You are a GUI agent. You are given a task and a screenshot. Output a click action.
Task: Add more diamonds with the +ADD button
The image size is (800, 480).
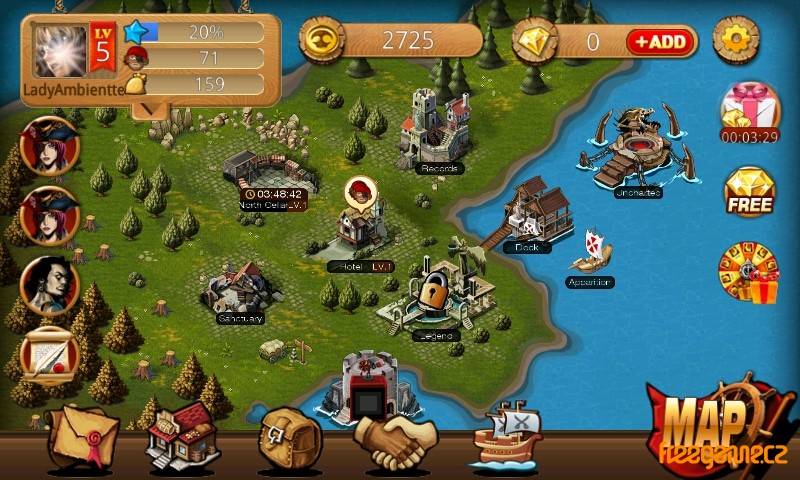click(x=662, y=41)
